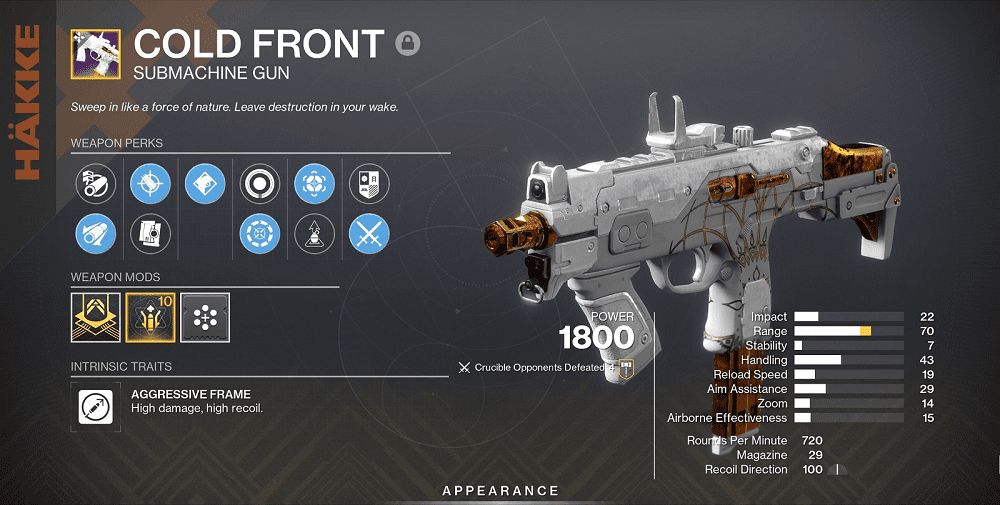Select the blue crossed swords perk
The width and height of the screenshot is (1000, 505).
point(368,234)
